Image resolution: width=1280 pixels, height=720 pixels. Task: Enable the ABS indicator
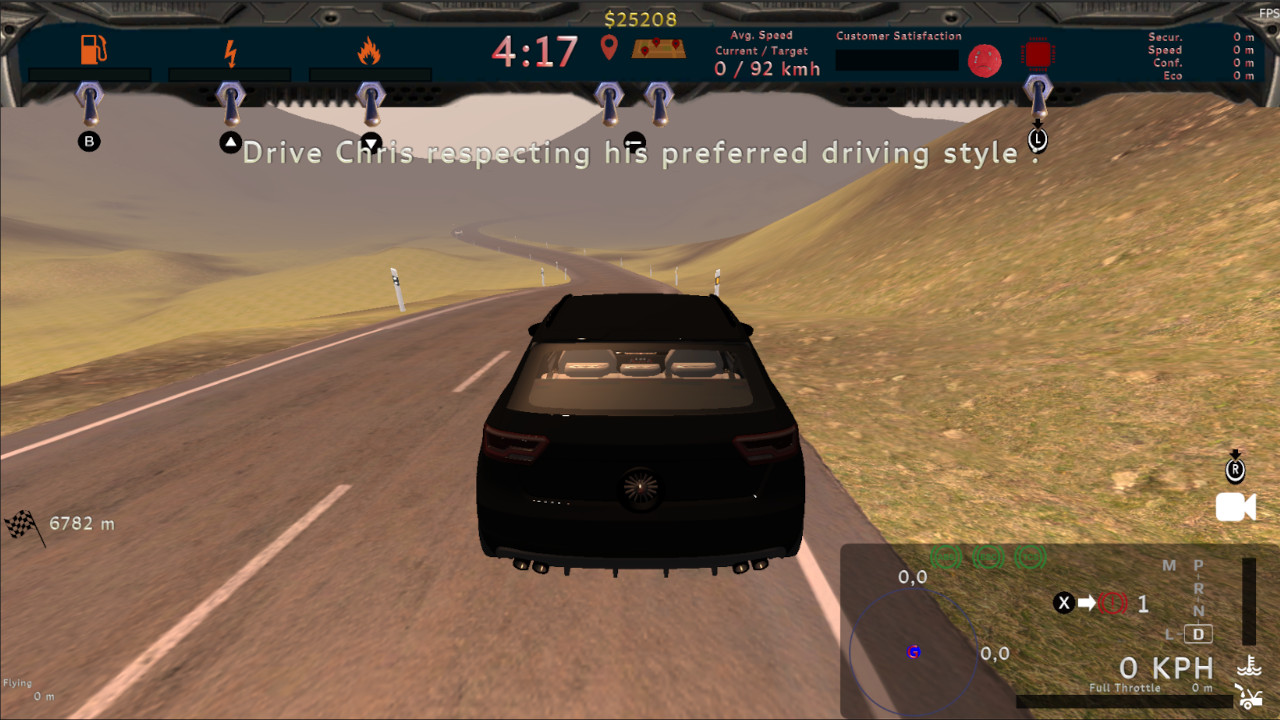(946, 556)
